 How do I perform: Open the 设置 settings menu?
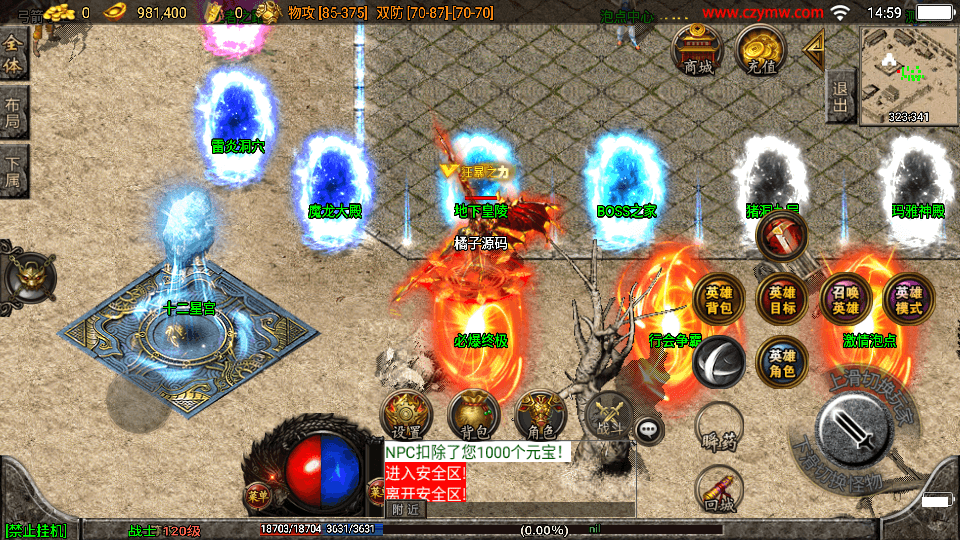click(x=406, y=415)
